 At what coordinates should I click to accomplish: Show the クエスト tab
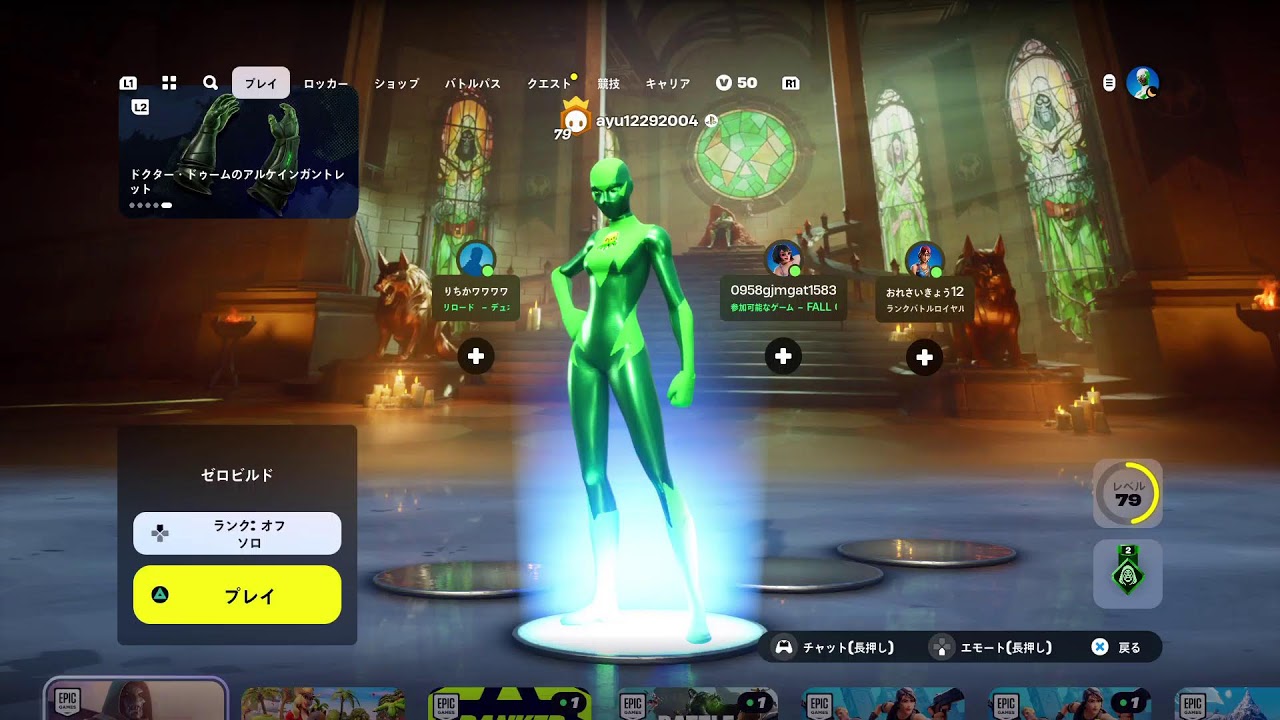coord(549,84)
